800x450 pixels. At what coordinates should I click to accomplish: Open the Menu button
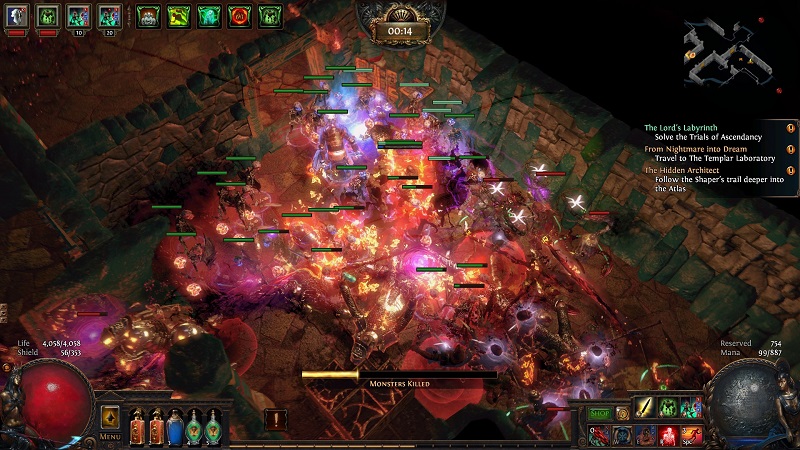pos(110,436)
